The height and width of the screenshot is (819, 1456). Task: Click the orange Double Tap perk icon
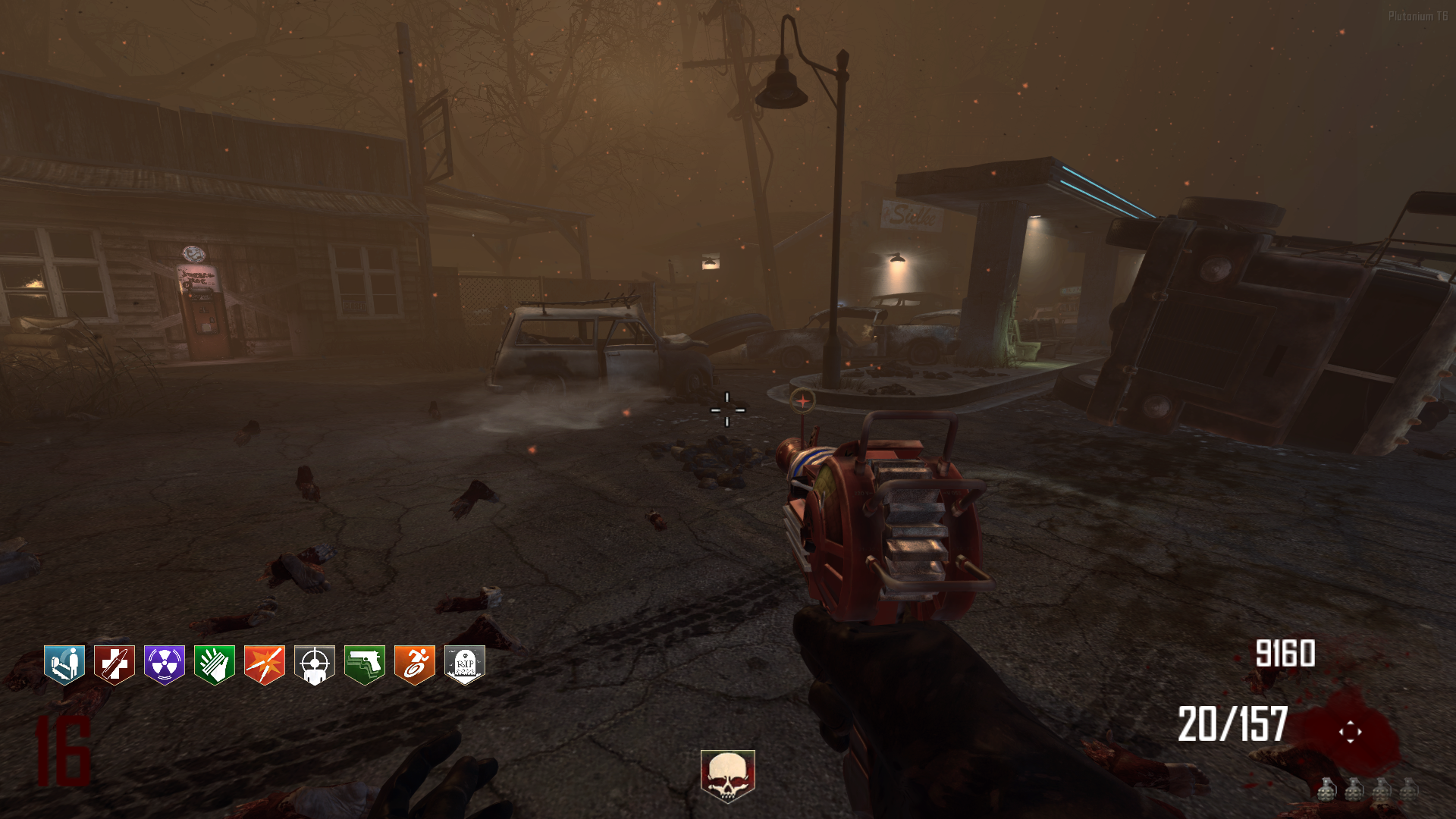pyautogui.click(x=265, y=665)
